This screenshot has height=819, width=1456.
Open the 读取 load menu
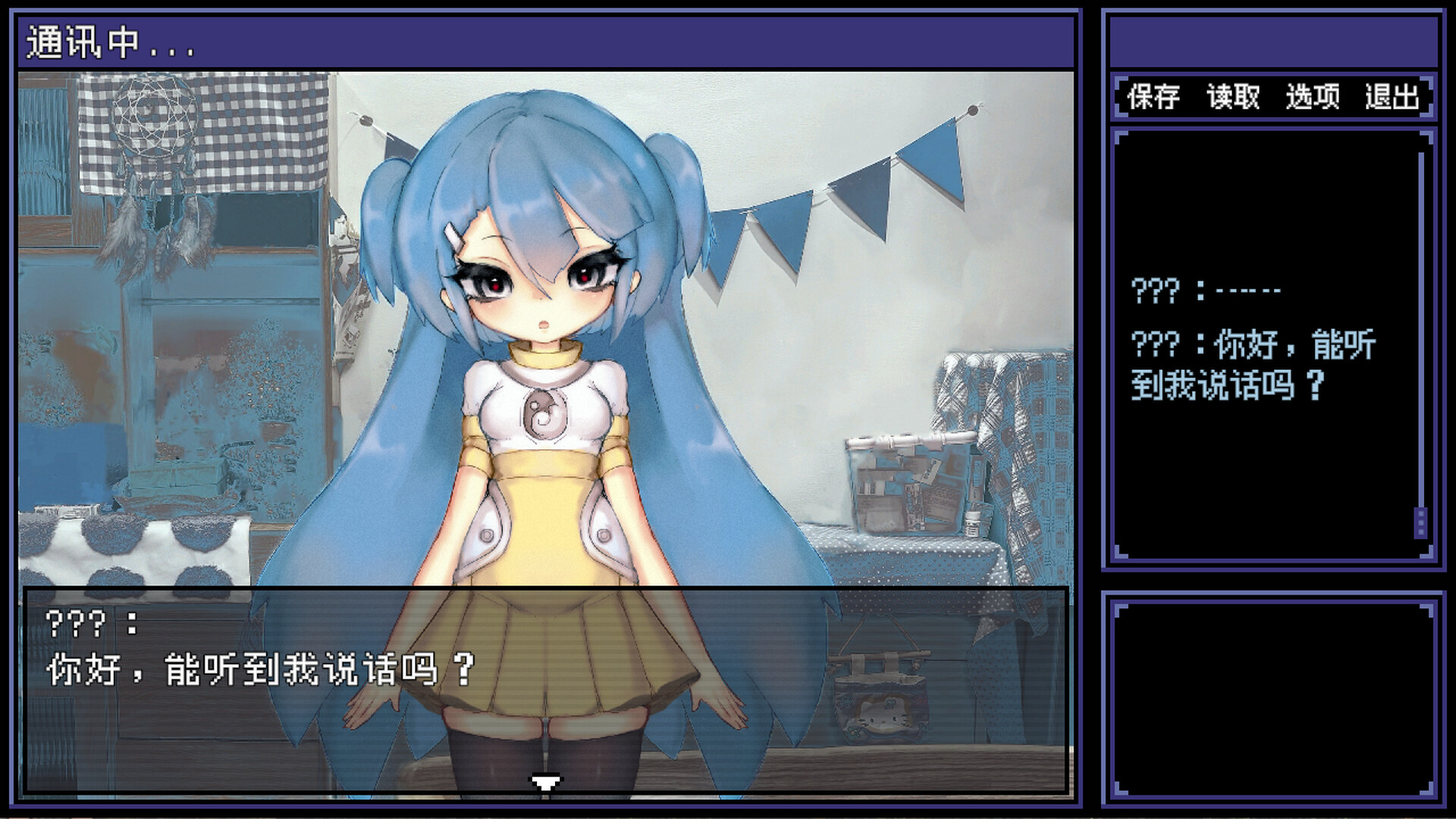(x=1234, y=96)
